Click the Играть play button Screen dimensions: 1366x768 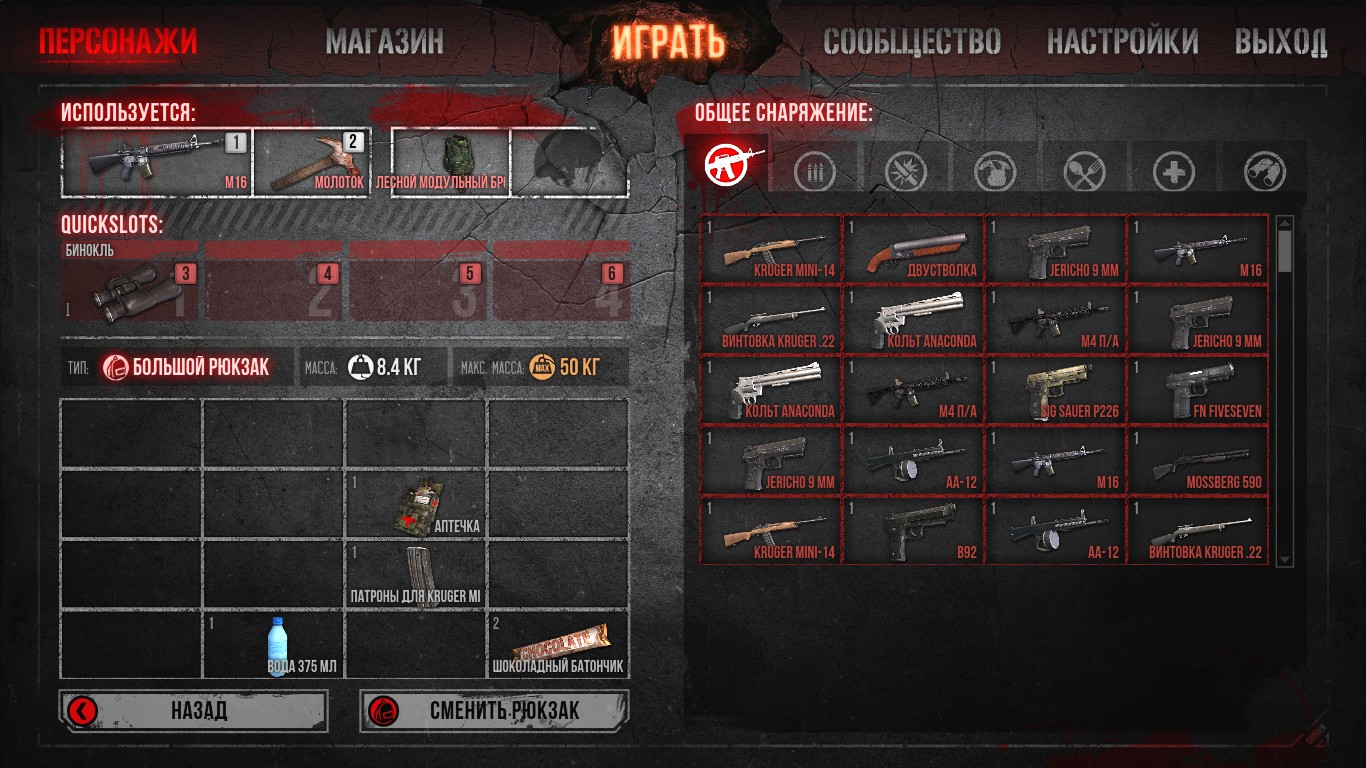[x=668, y=42]
